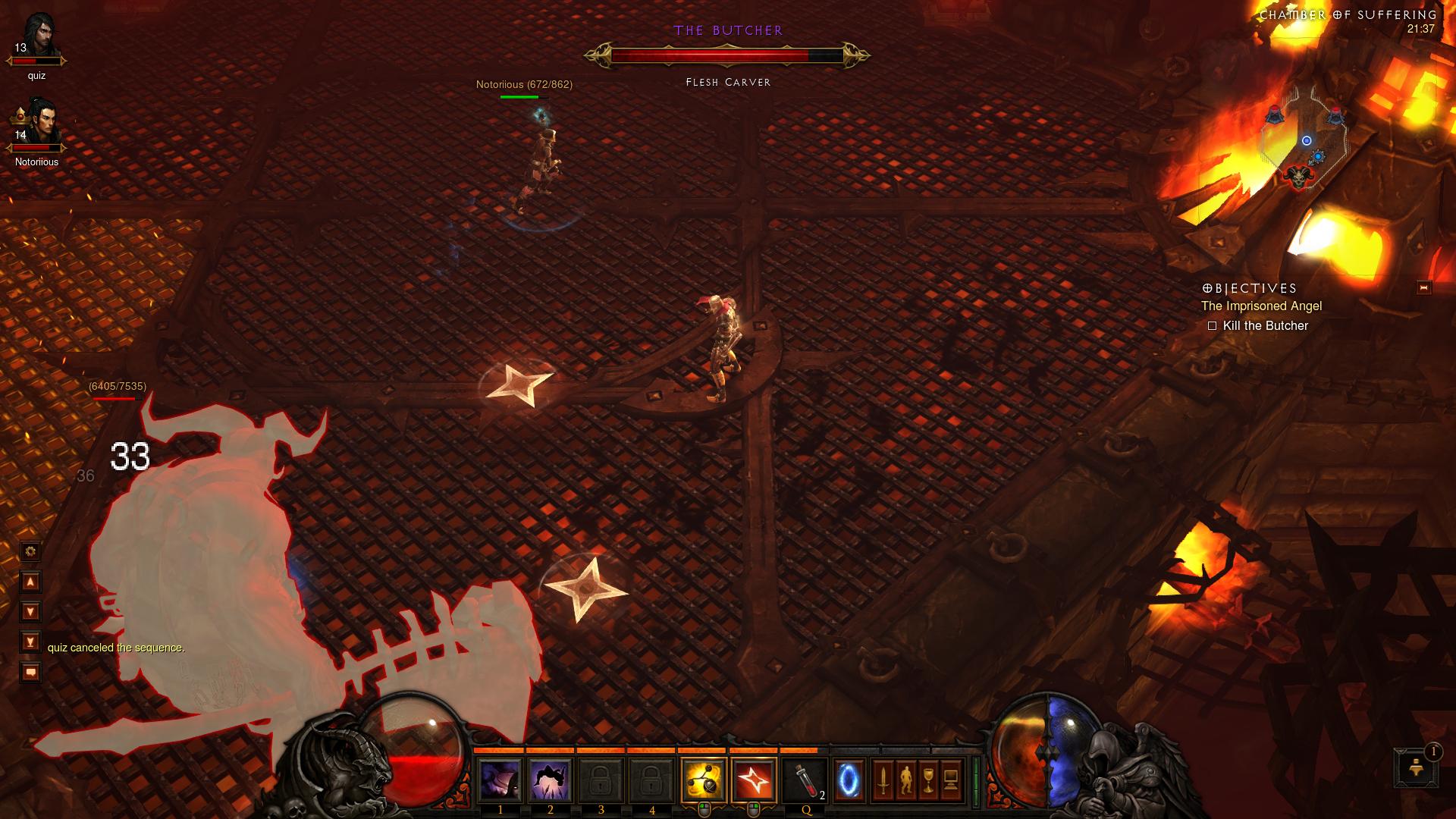Click The Butcher's boss health bar

point(726,54)
